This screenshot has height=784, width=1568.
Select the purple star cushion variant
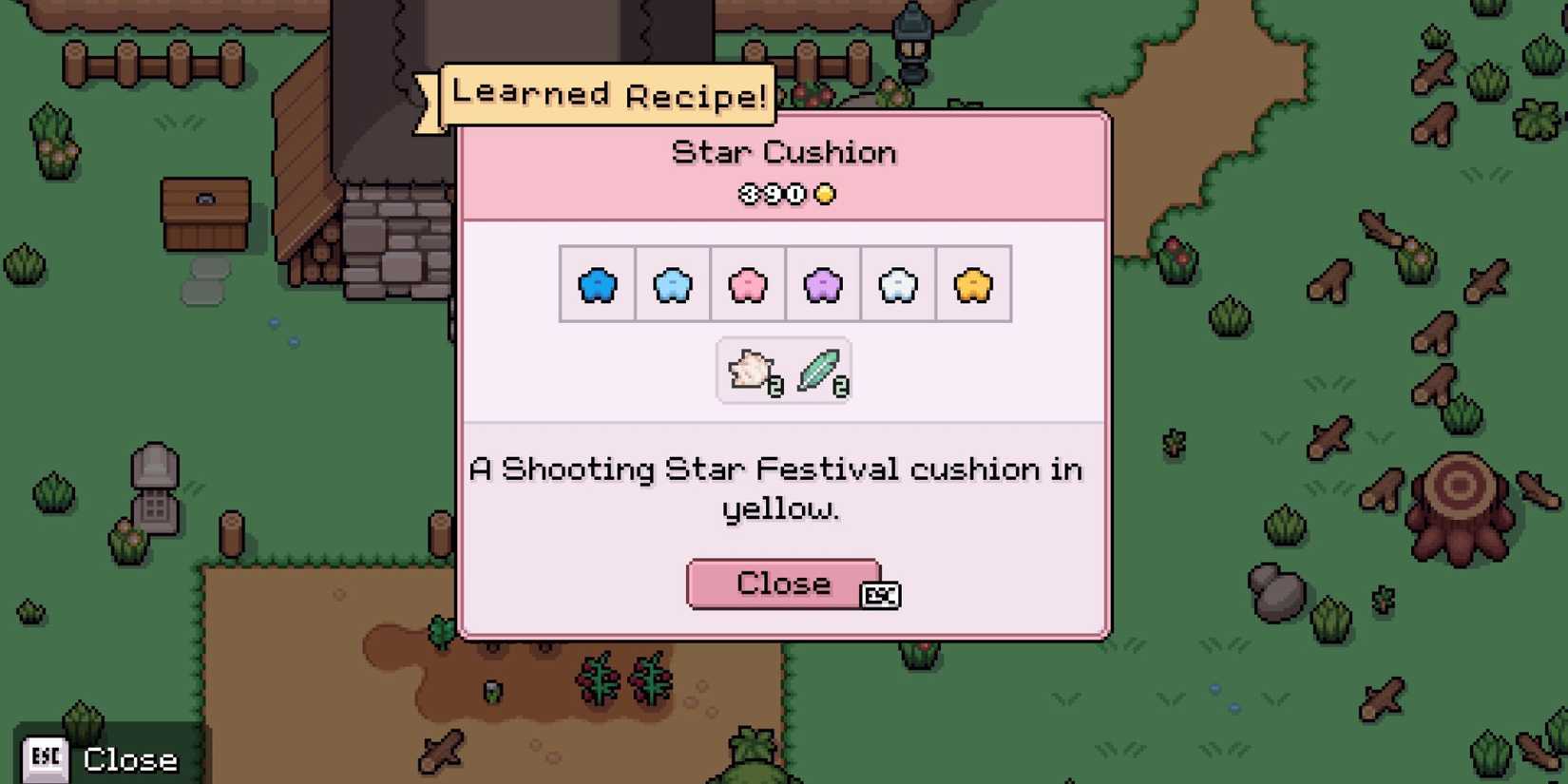pos(822,283)
